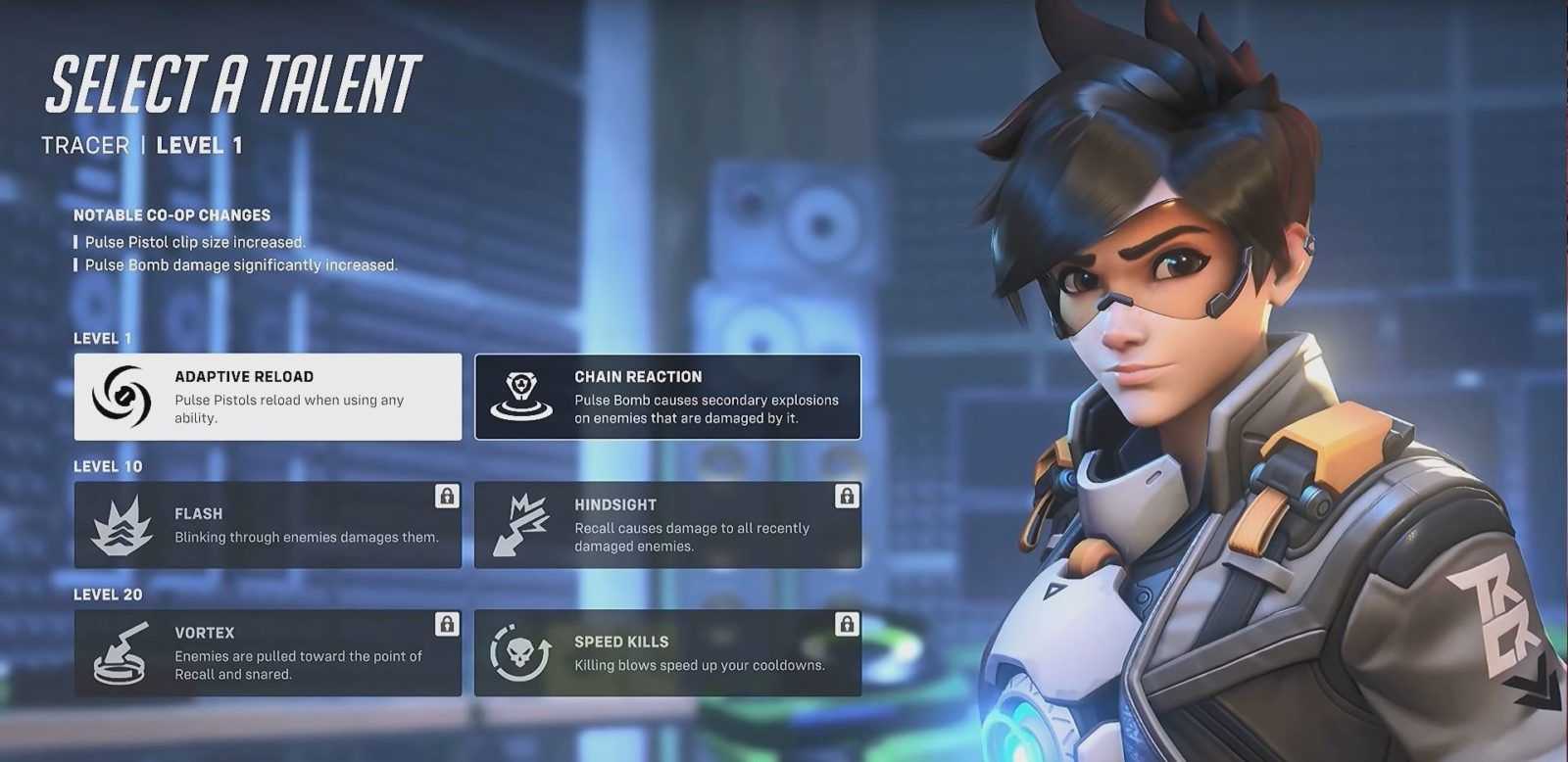This screenshot has height=762, width=1568.
Task: Choose the Chain Reaction talent
Action: 667,397
